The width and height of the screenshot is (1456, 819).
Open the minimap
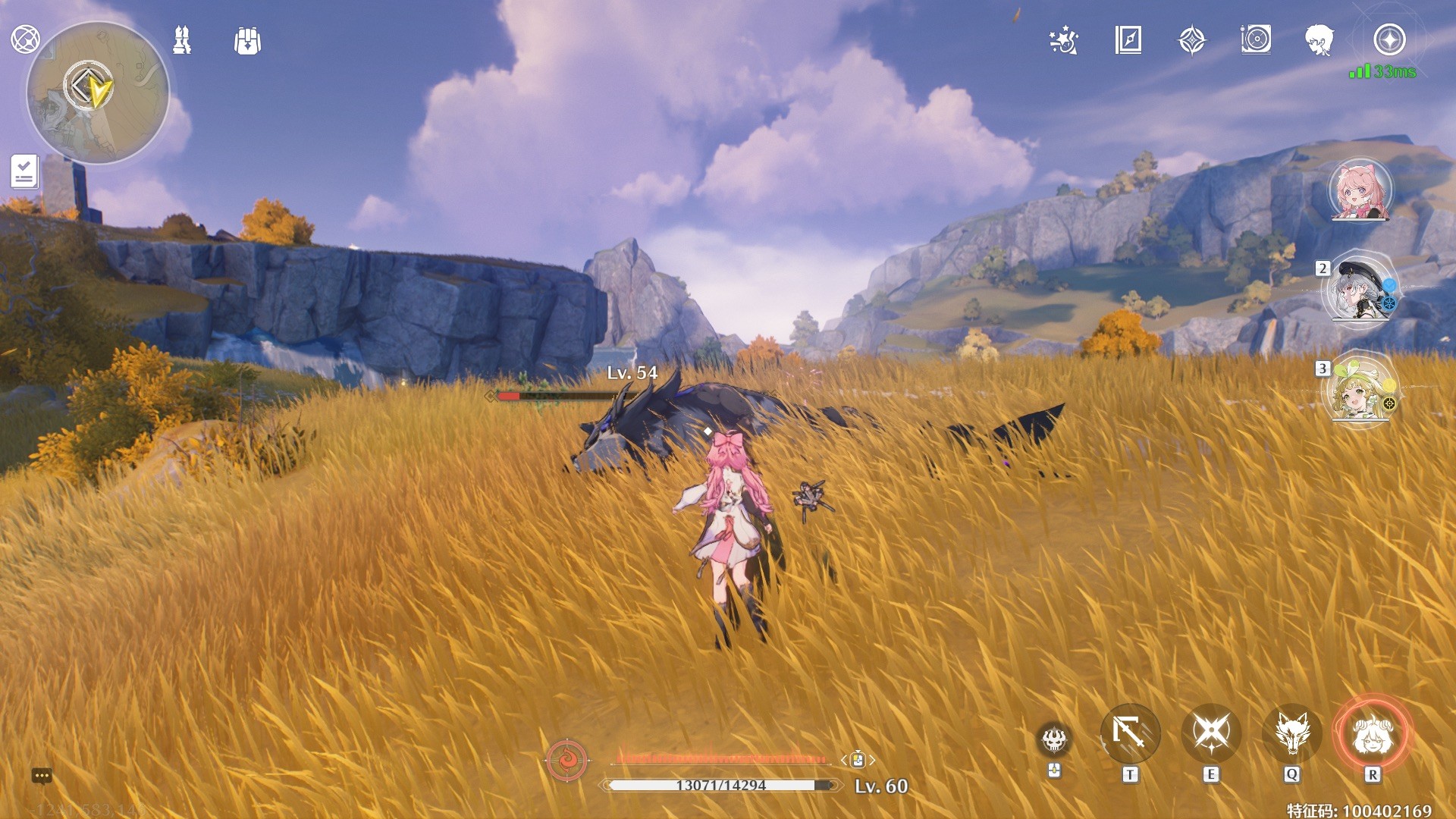(97, 93)
